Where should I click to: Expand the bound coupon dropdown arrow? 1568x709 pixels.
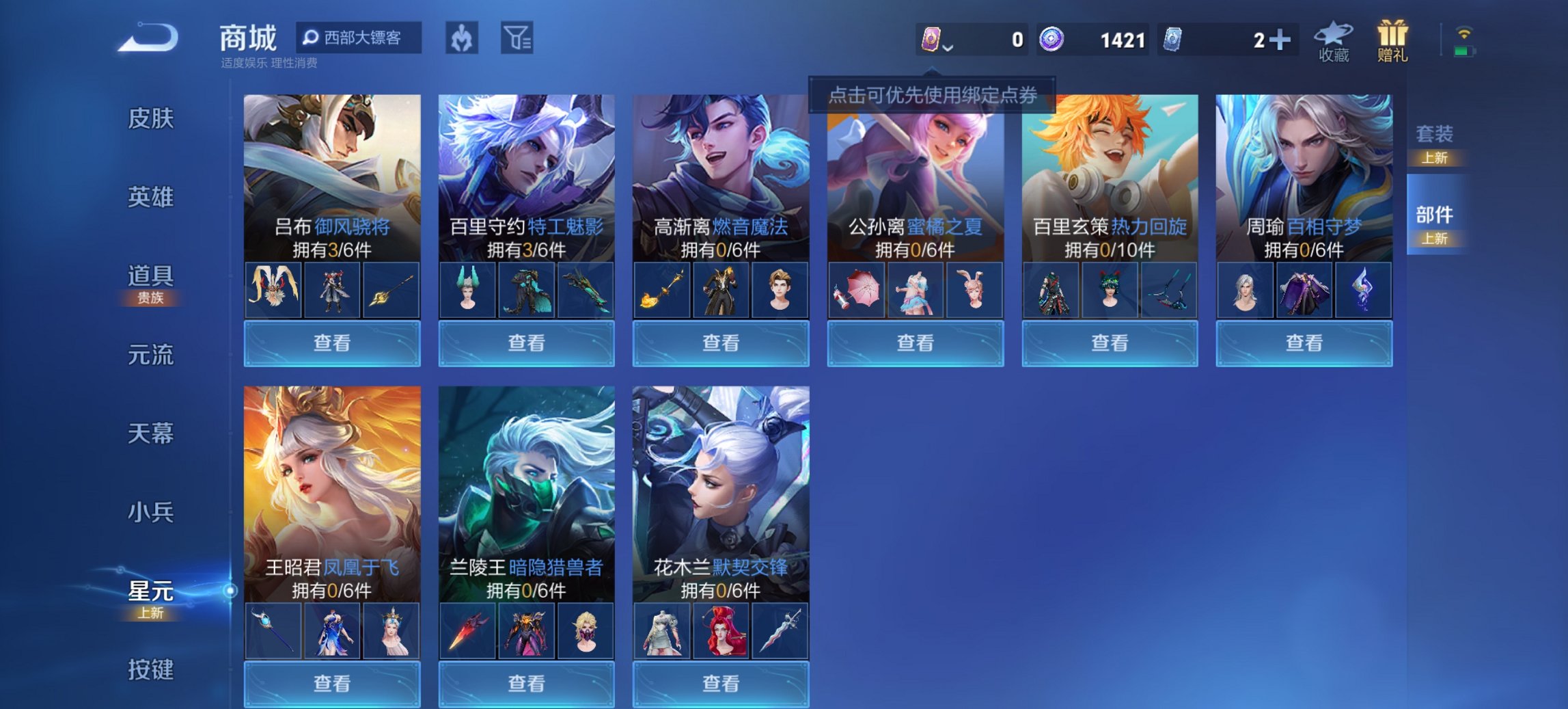point(948,48)
